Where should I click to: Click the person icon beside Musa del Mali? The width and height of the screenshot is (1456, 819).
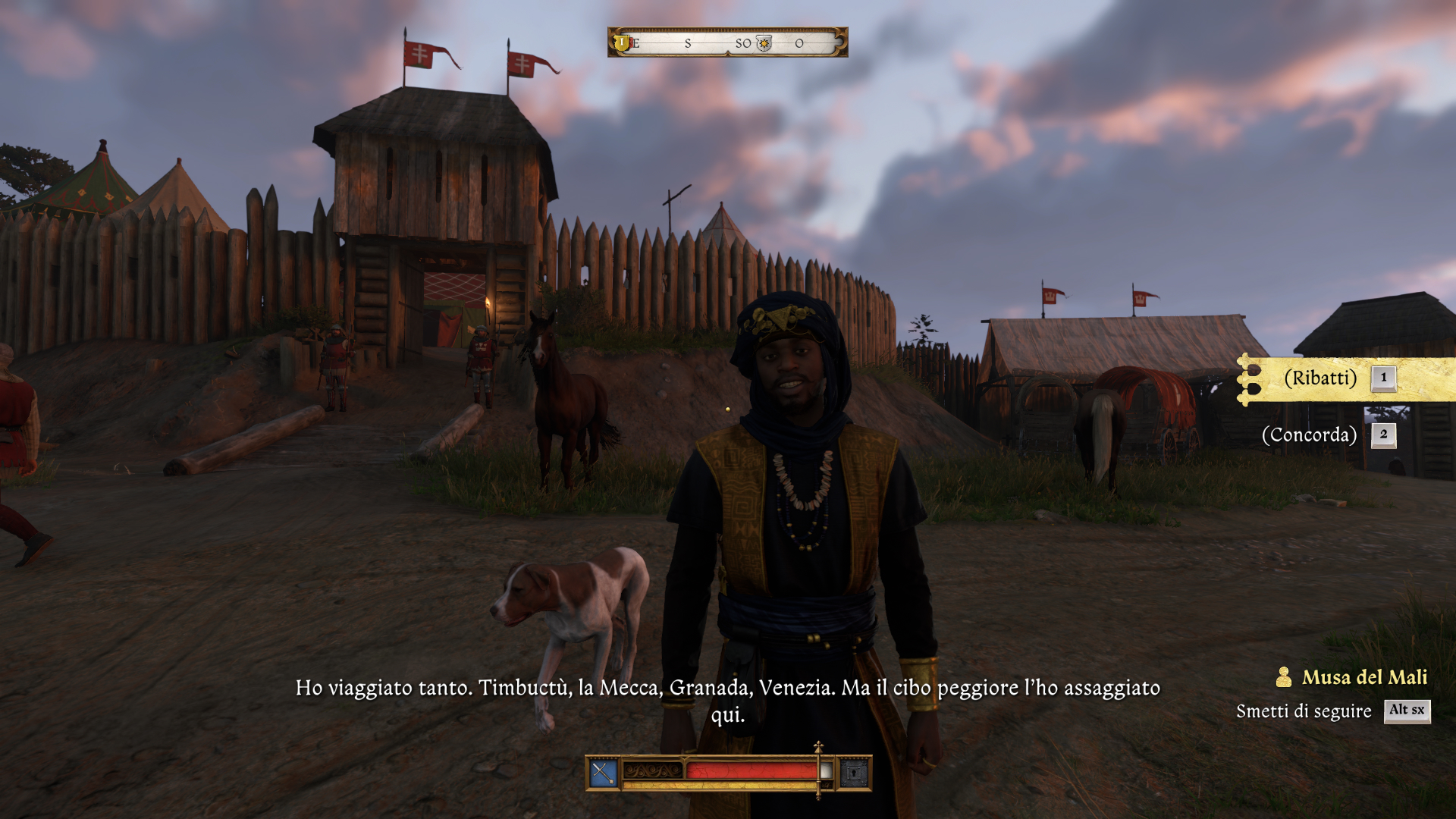point(1283,679)
